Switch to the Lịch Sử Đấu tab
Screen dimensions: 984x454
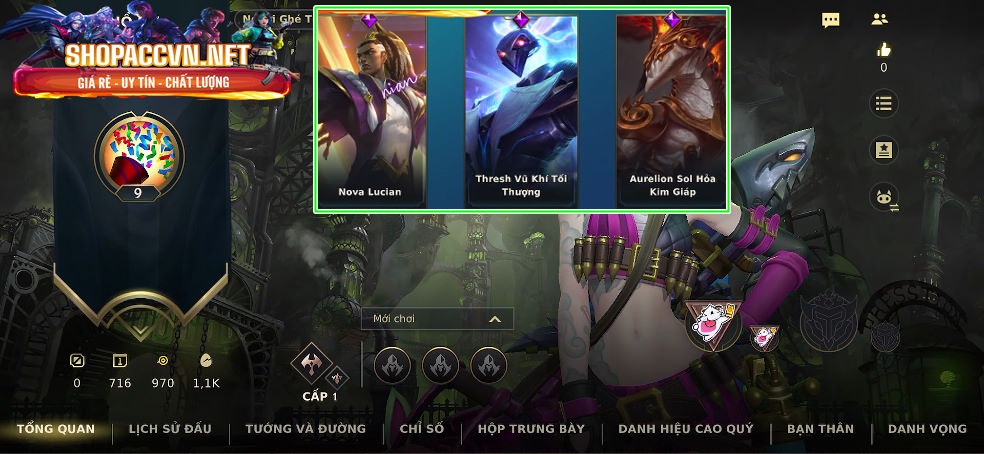point(170,429)
